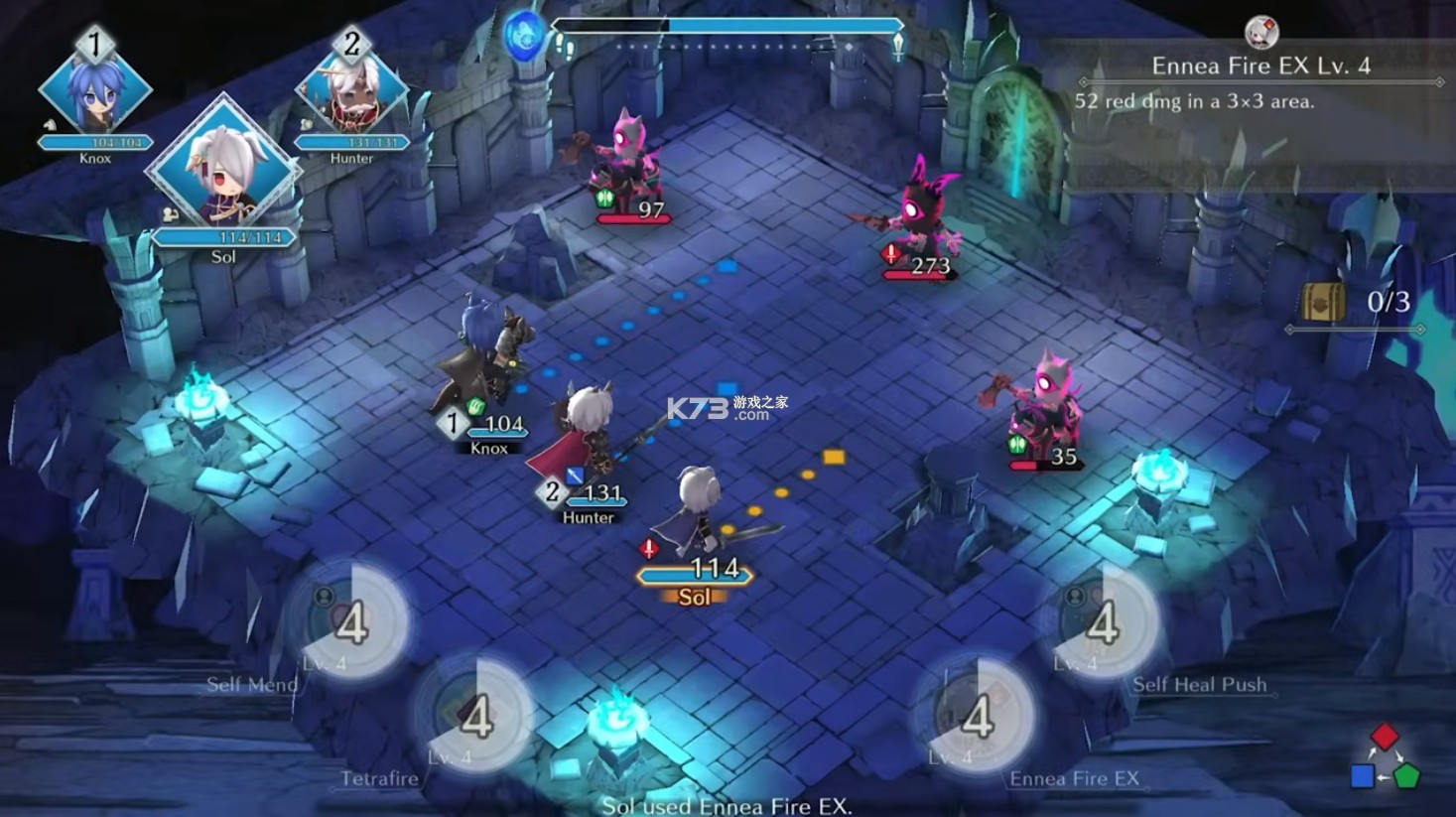Click the round character icon above the skill description
1456x817 pixels.
pyautogui.click(x=1261, y=32)
